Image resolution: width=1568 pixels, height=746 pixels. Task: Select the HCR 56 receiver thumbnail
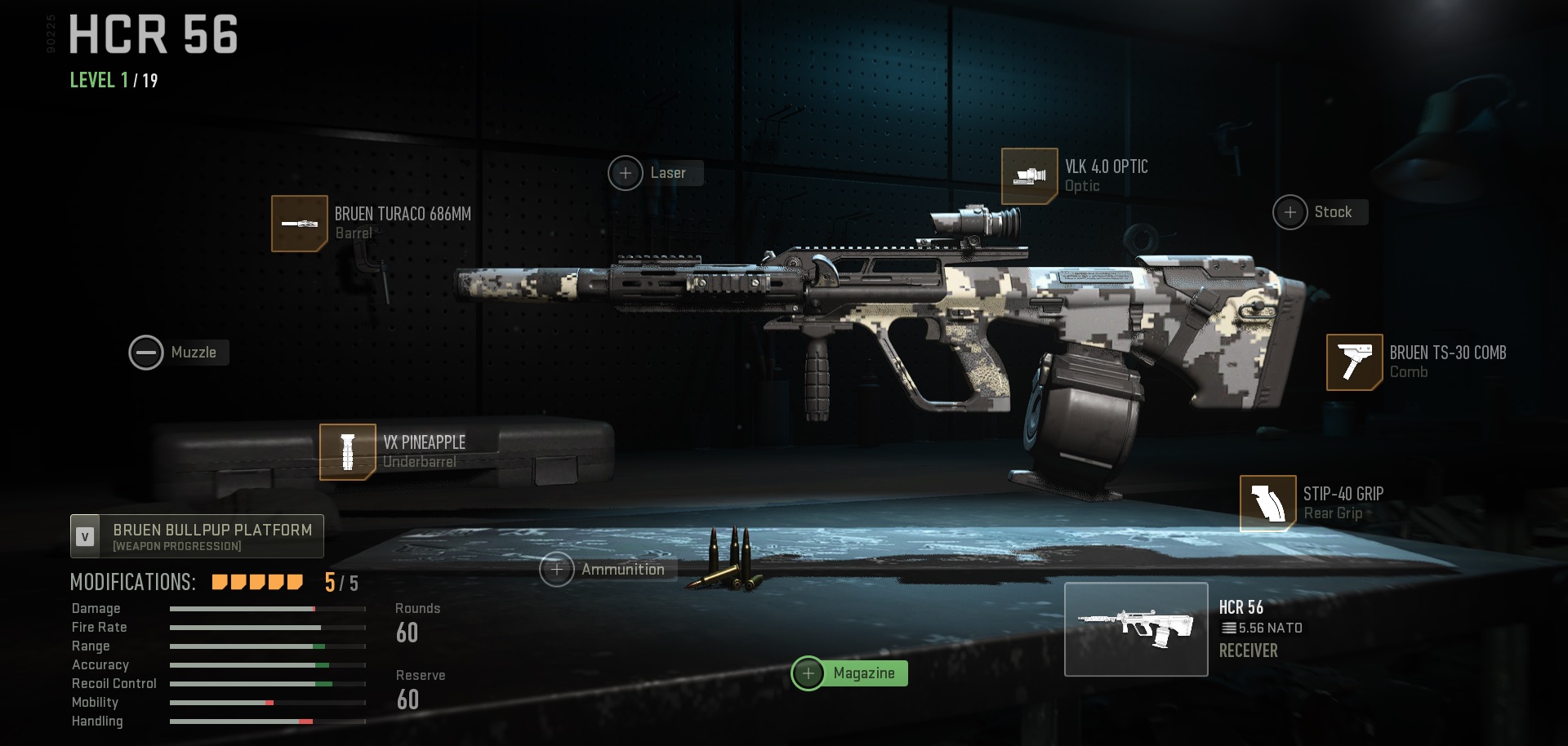click(x=1137, y=628)
